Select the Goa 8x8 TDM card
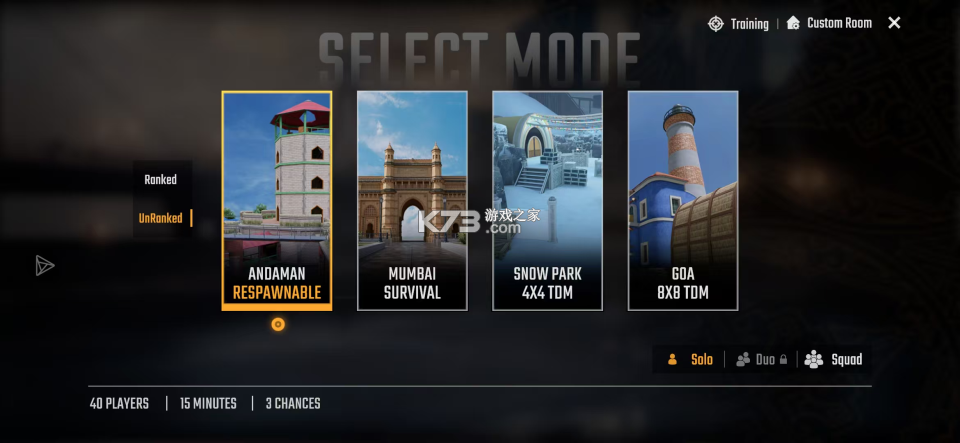Viewport: 960px width, 443px height. click(683, 200)
